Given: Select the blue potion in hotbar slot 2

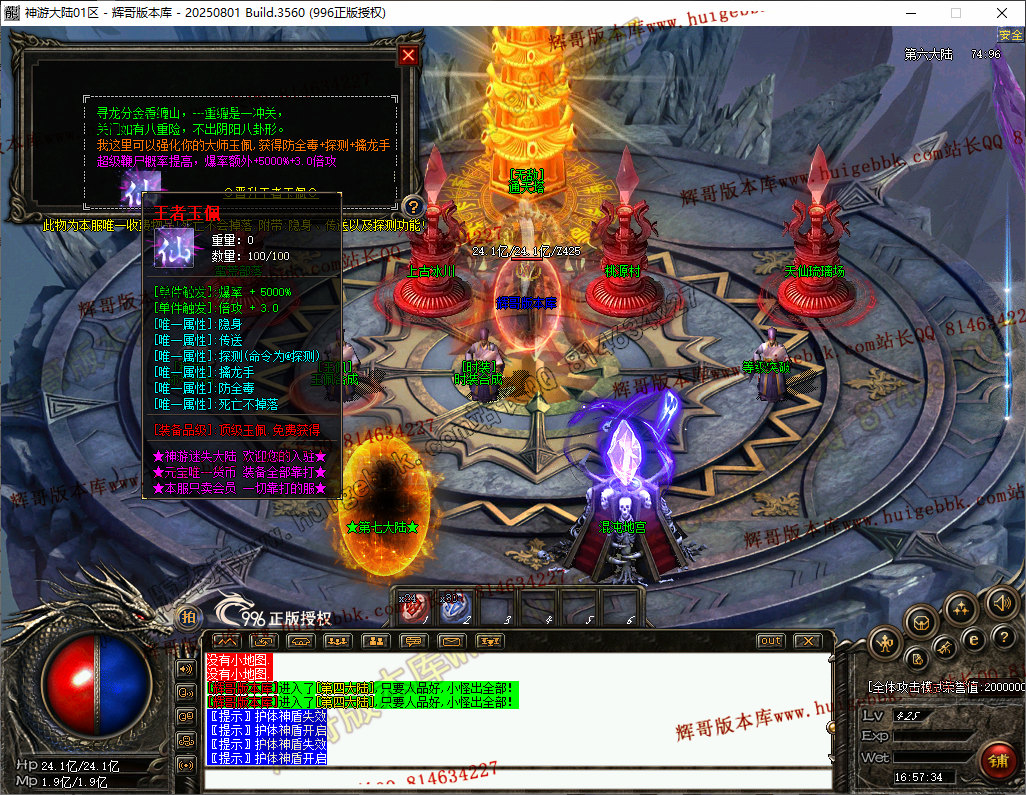Looking at the screenshot, I should pyautogui.click(x=456, y=608).
